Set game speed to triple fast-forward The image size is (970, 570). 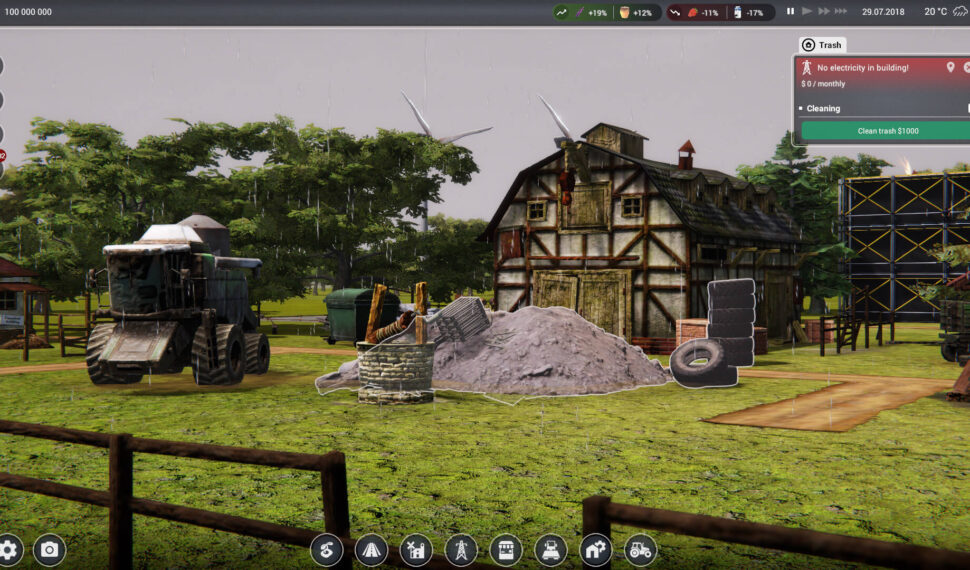click(x=843, y=12)
